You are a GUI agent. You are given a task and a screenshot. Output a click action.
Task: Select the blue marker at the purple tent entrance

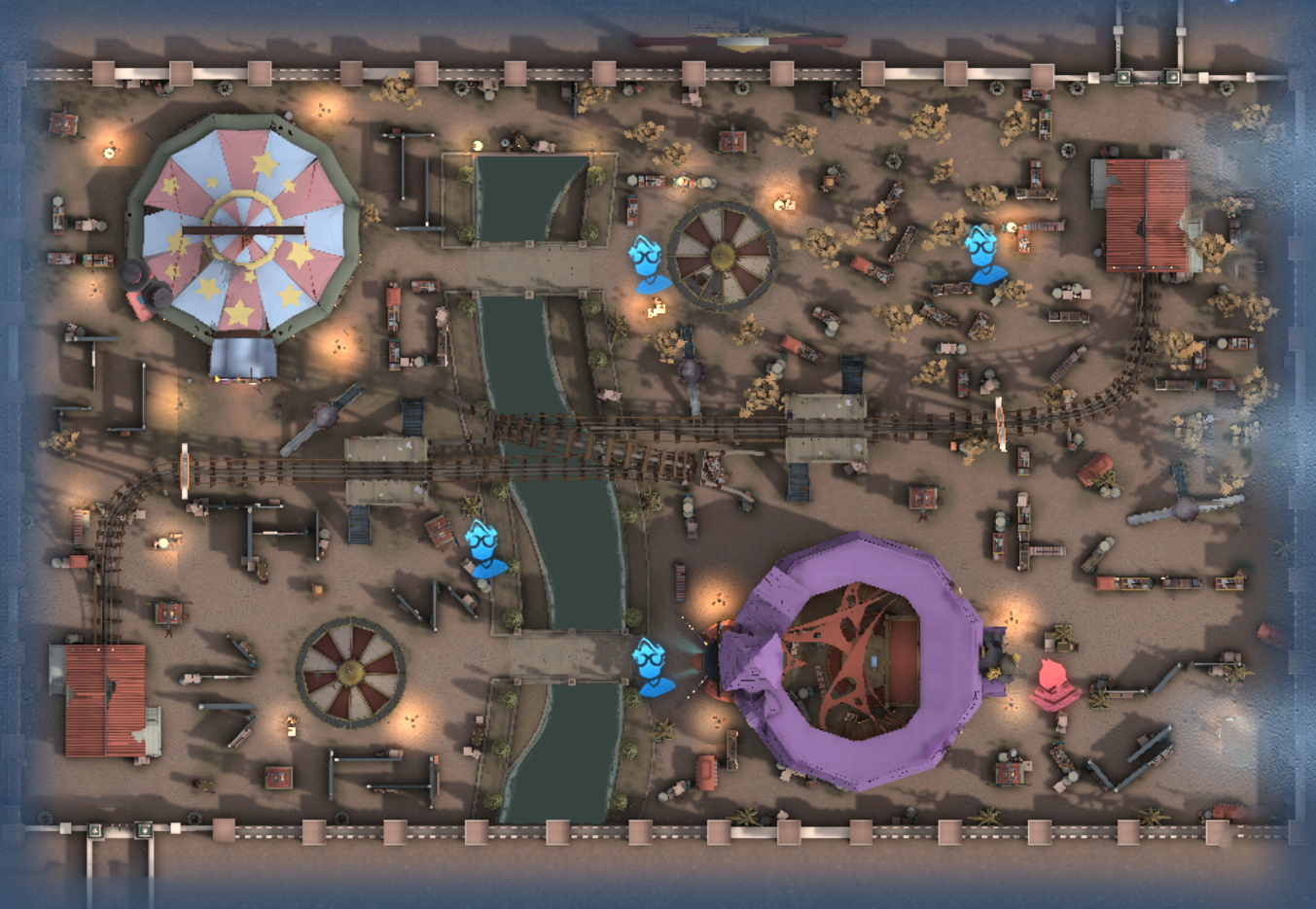tap(652, 667)
